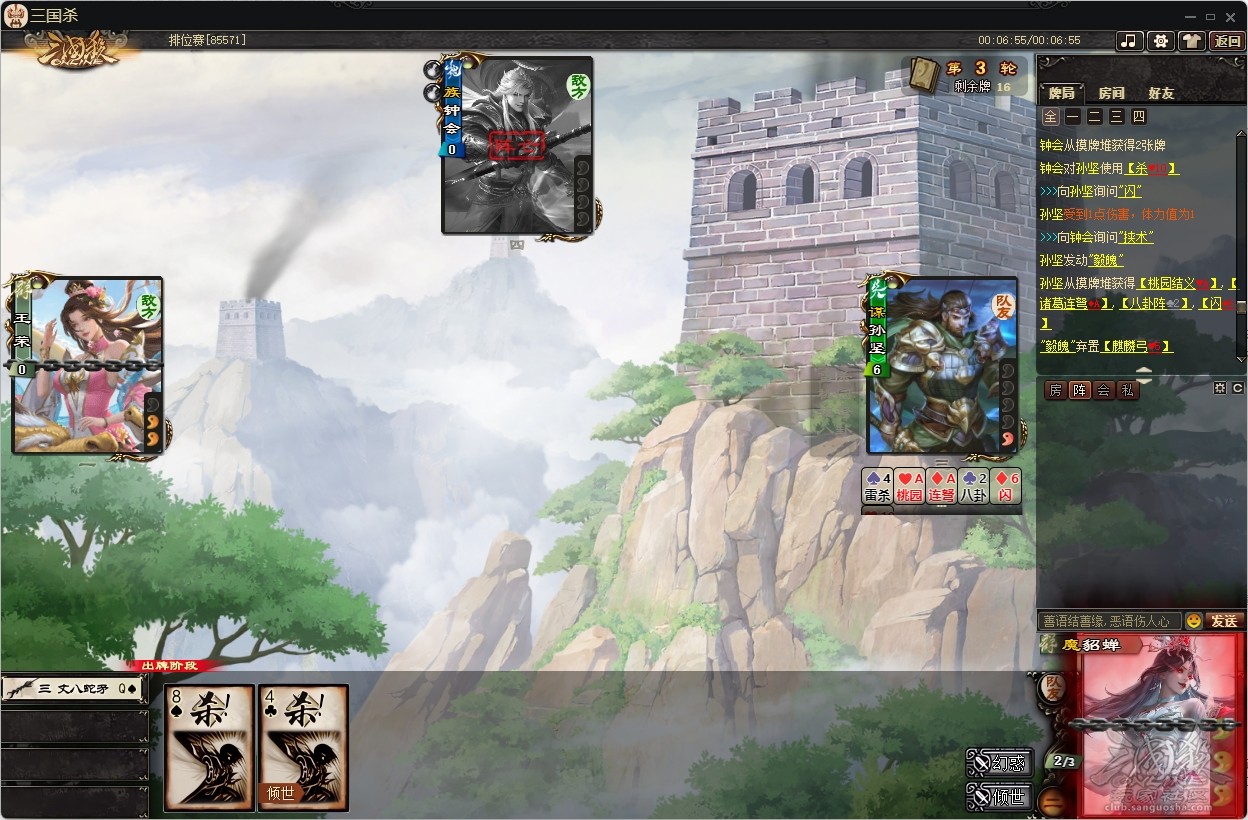Open the smiley emoji picker

point(1193,621)
